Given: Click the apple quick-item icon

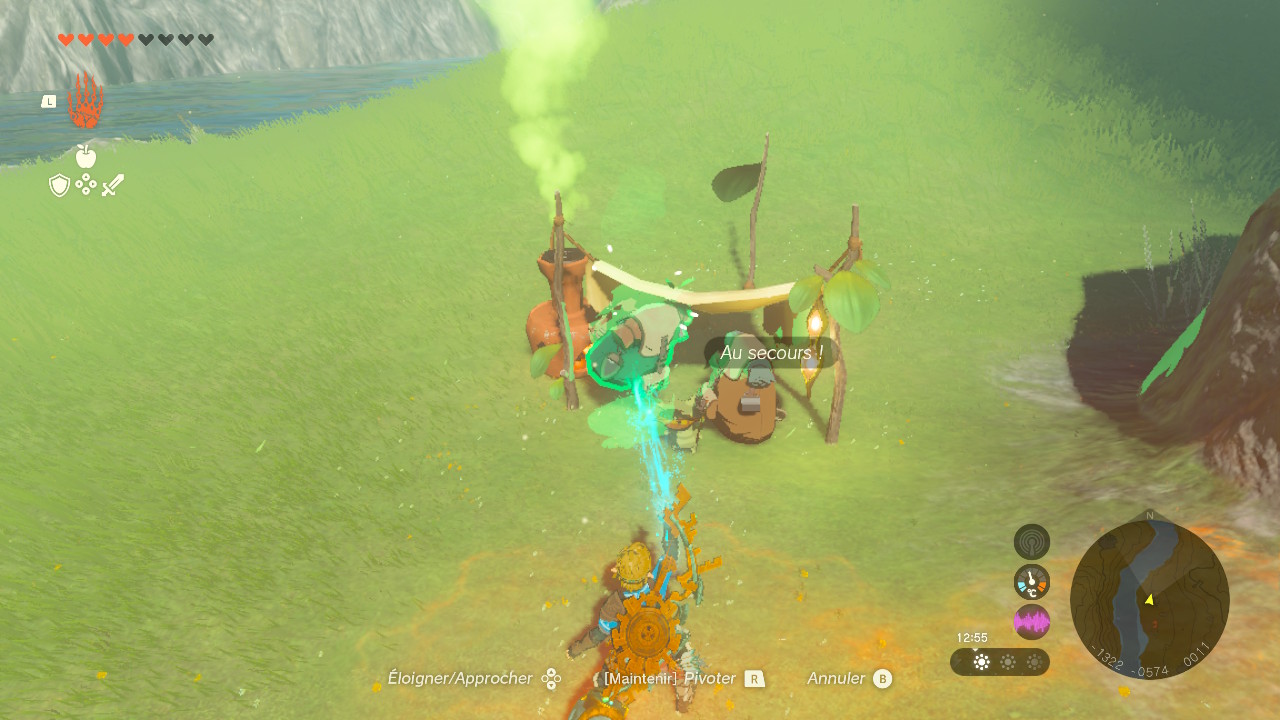Looking at the screenshot, I should coord(86,156).
